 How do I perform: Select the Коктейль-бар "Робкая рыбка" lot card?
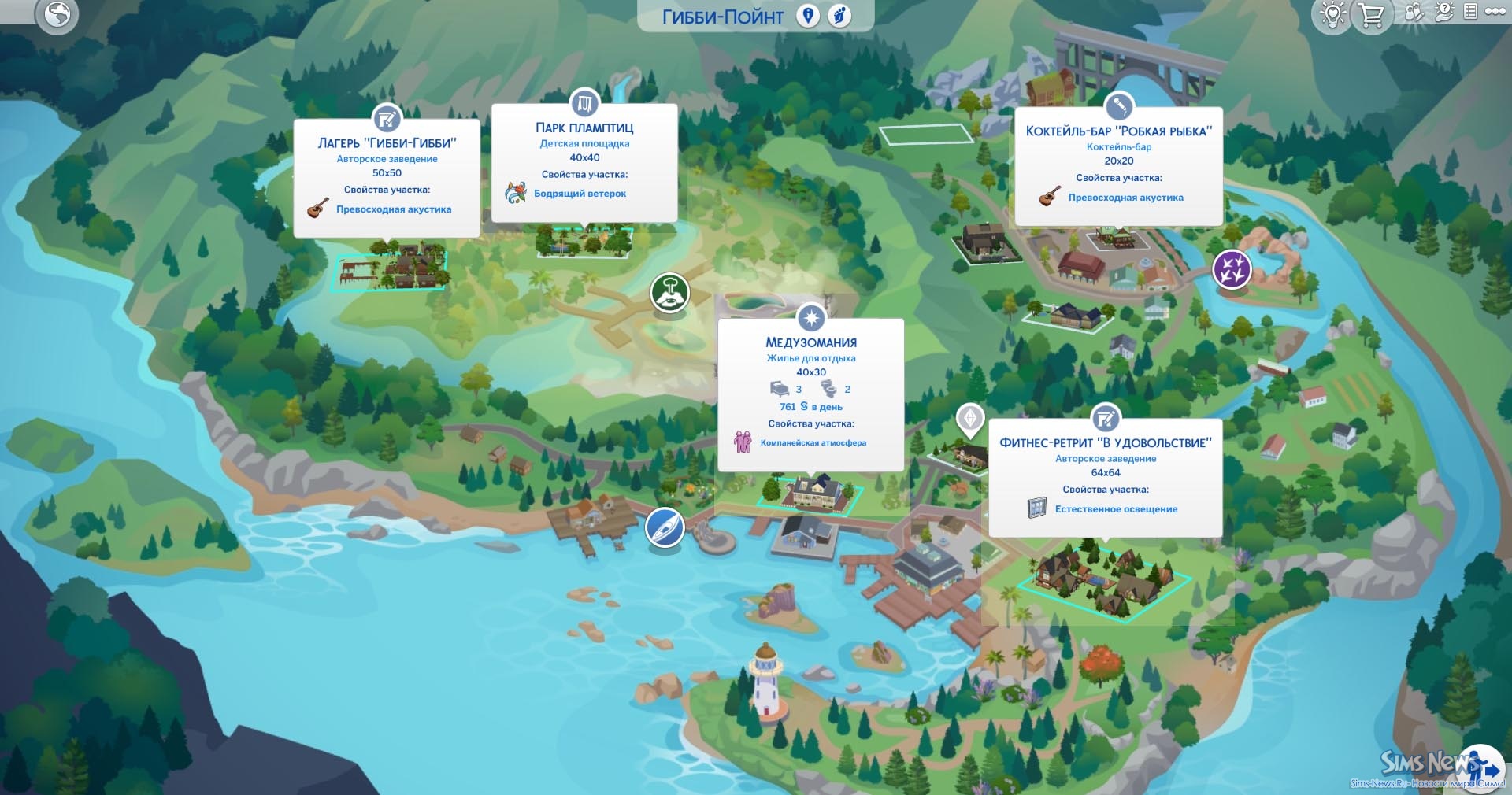pyautogui.click(x=1118, y=167)
